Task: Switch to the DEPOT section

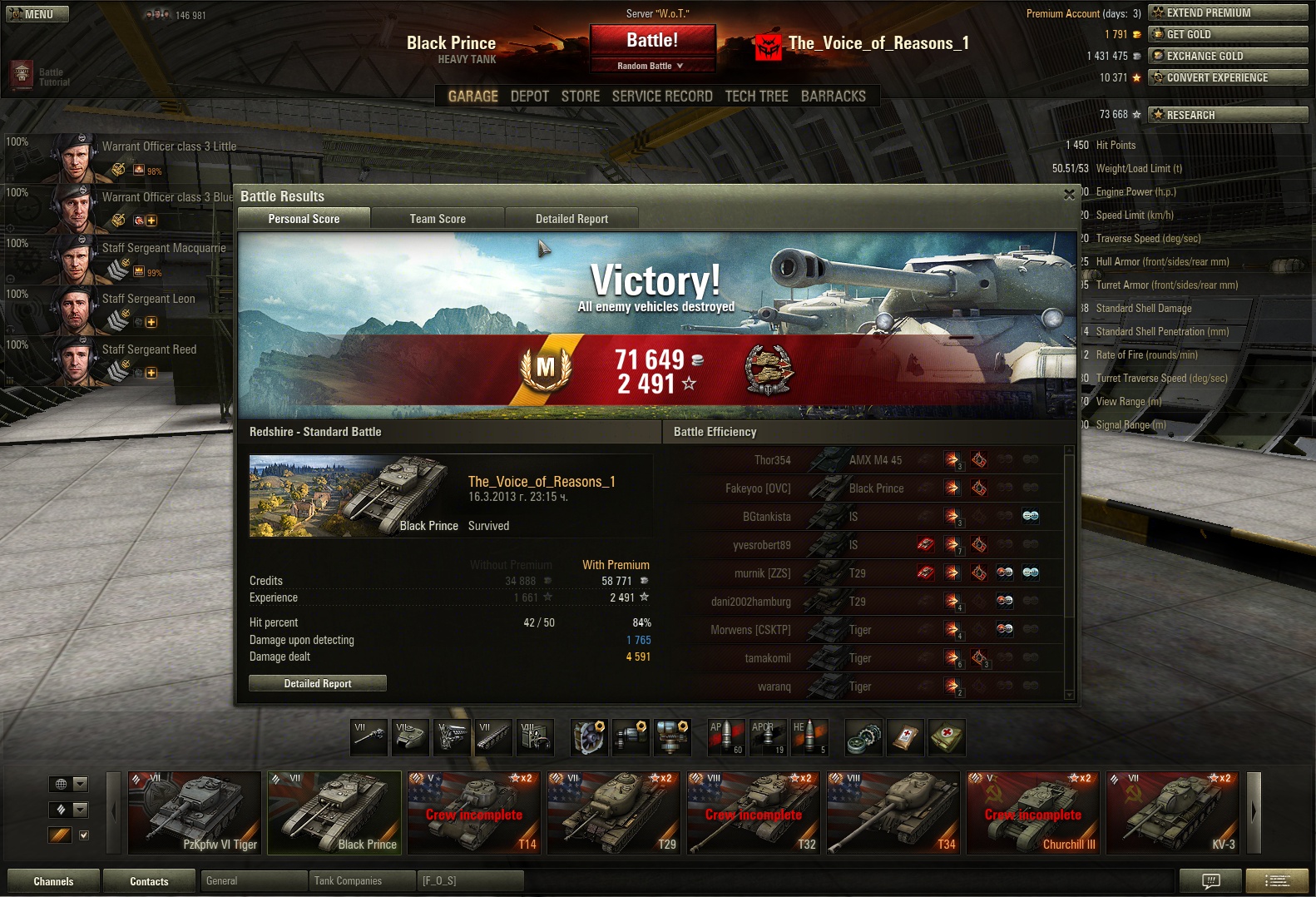Action: click(x=529, y=97)
